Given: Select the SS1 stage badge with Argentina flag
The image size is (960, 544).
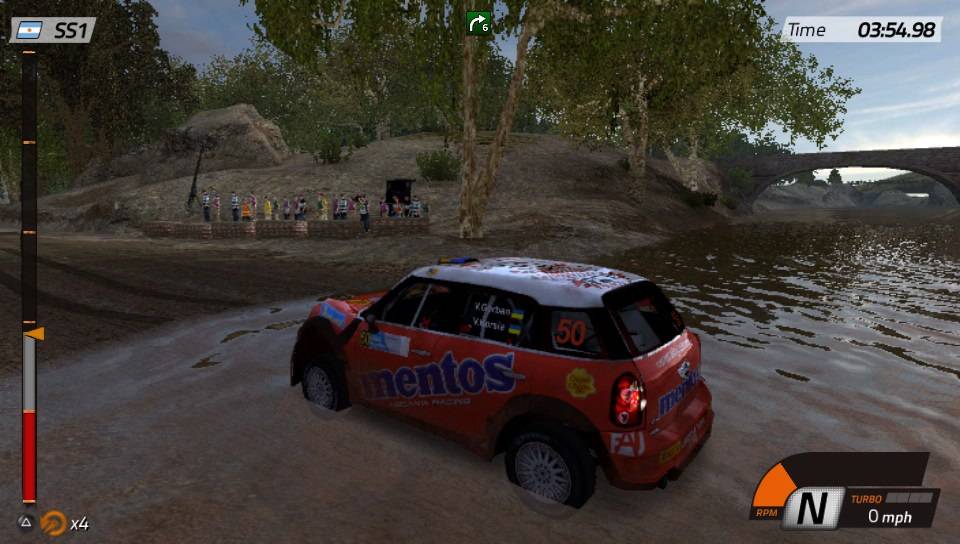Looking at the screenshot, I should click(x=53, y=30).
